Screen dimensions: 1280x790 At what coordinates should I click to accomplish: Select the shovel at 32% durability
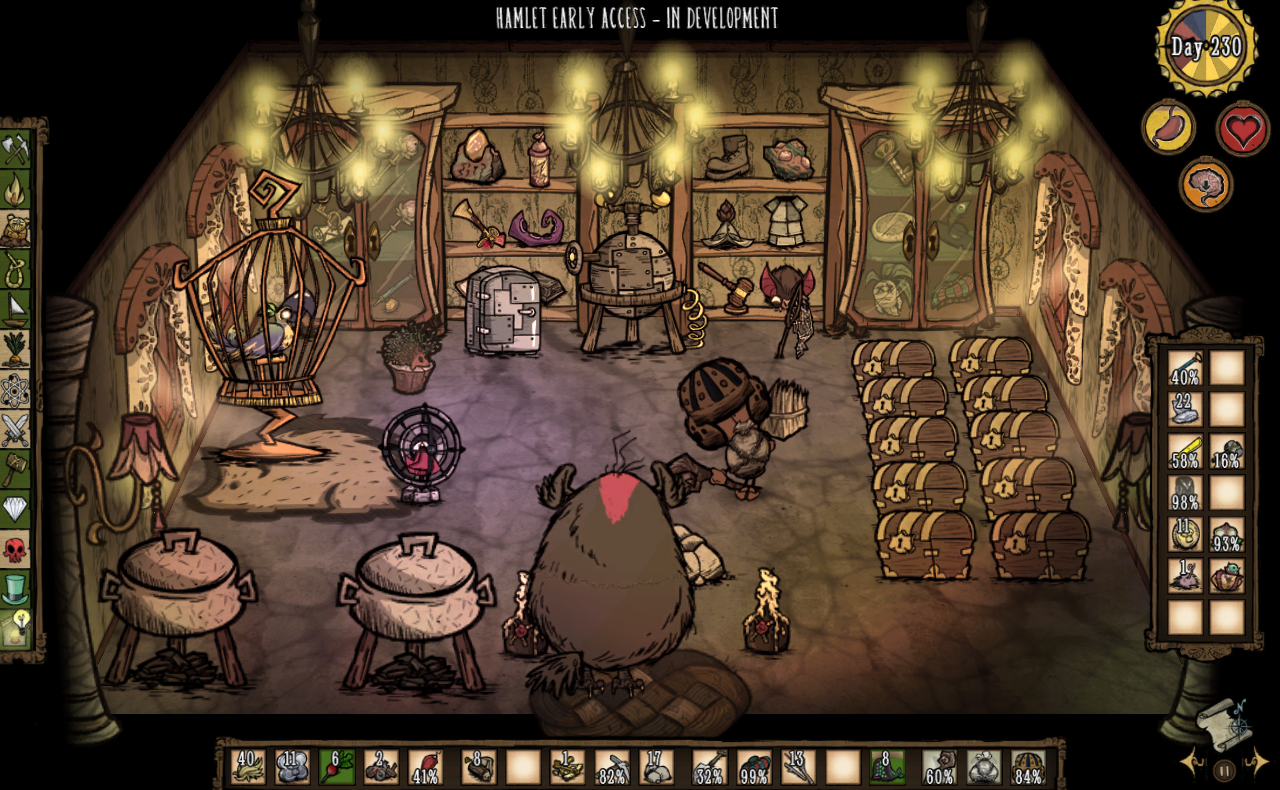(709, 767)
